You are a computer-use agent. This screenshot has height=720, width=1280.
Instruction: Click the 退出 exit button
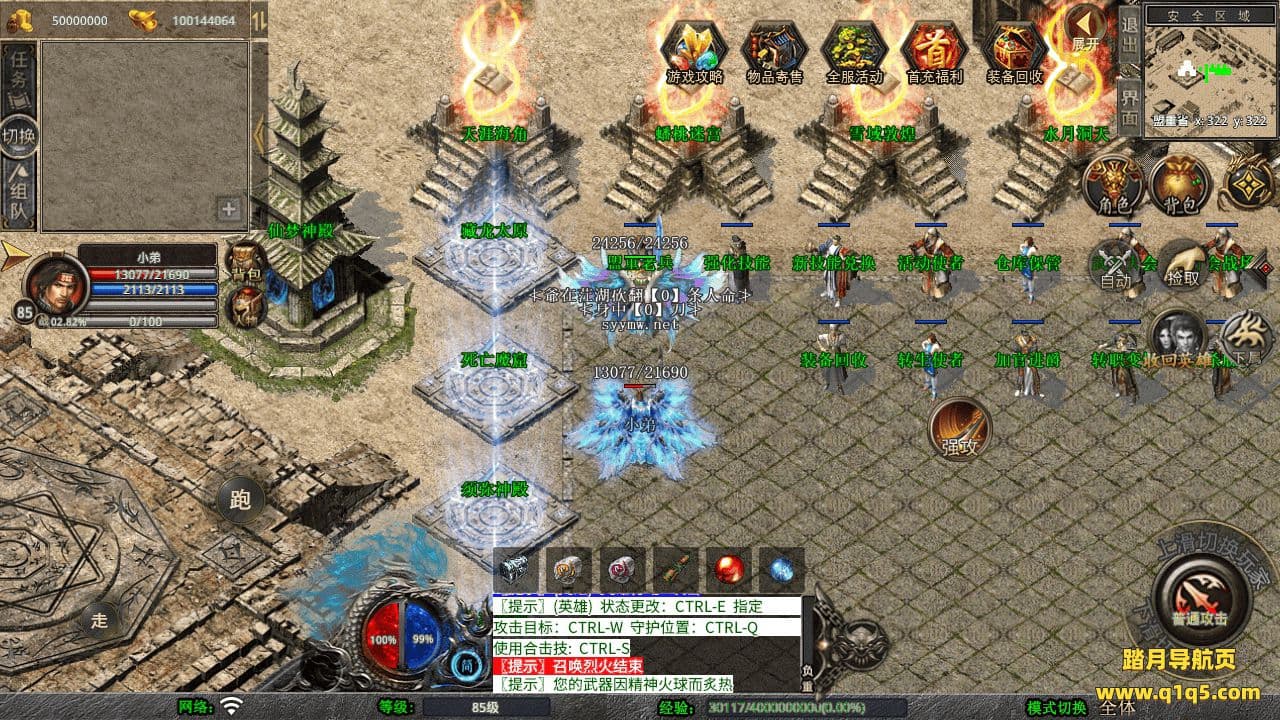(1129, 34)
